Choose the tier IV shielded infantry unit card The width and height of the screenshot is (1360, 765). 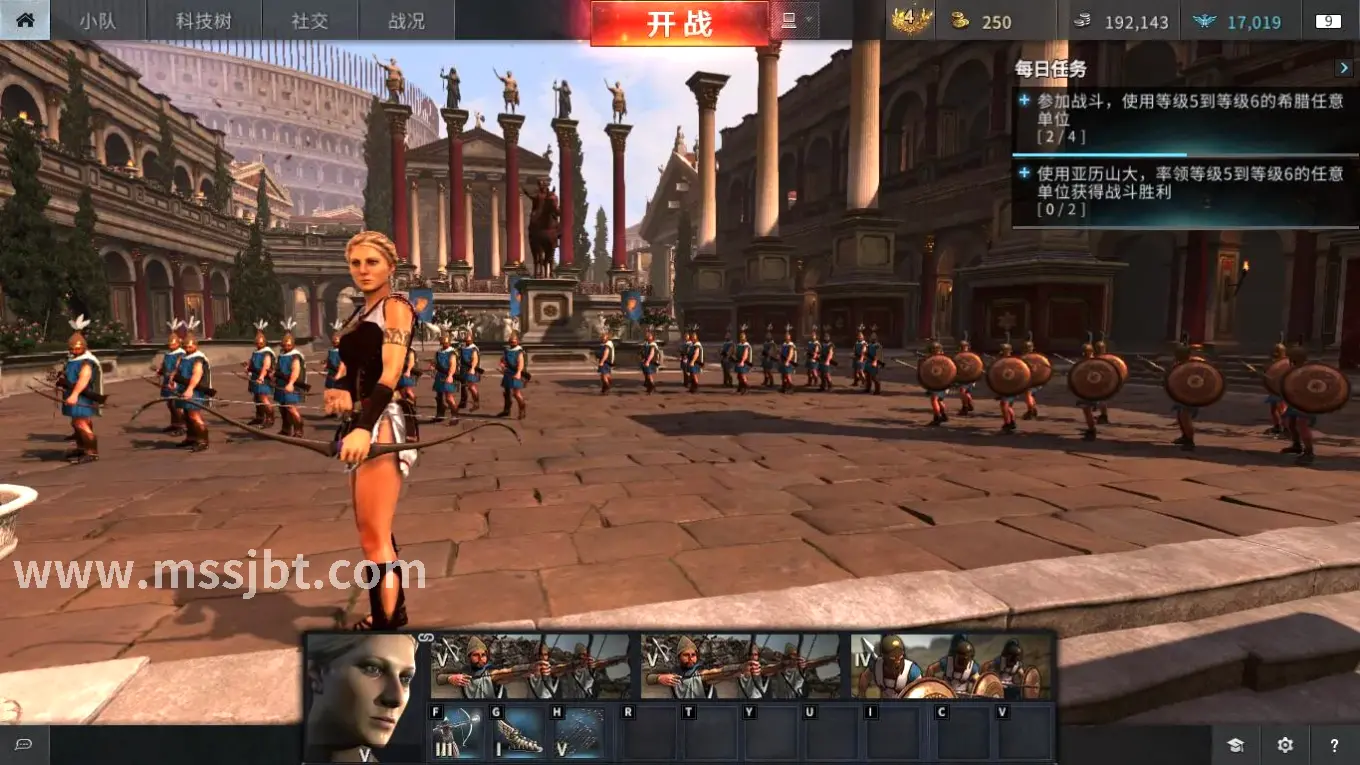[952, 666]
